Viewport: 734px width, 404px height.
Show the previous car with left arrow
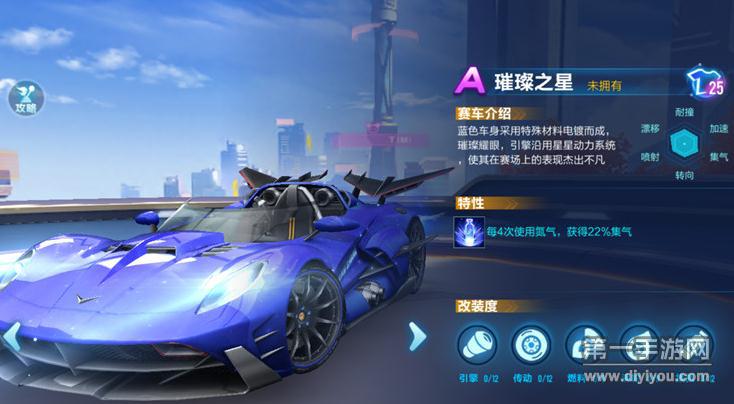pyautogui.click(x=11, y=337)
